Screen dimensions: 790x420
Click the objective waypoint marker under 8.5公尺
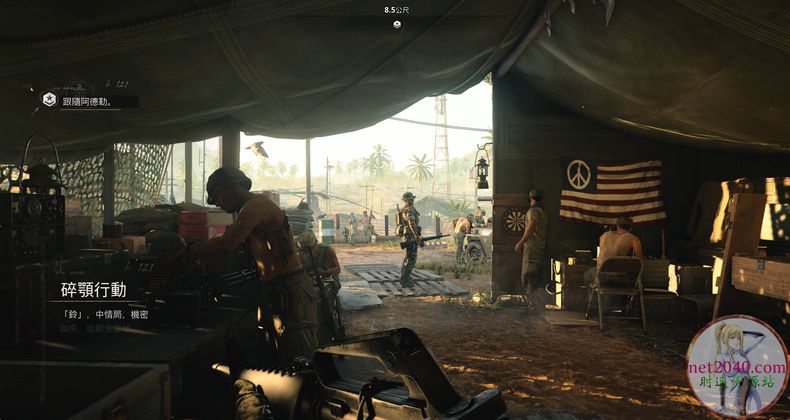[396, 24]
